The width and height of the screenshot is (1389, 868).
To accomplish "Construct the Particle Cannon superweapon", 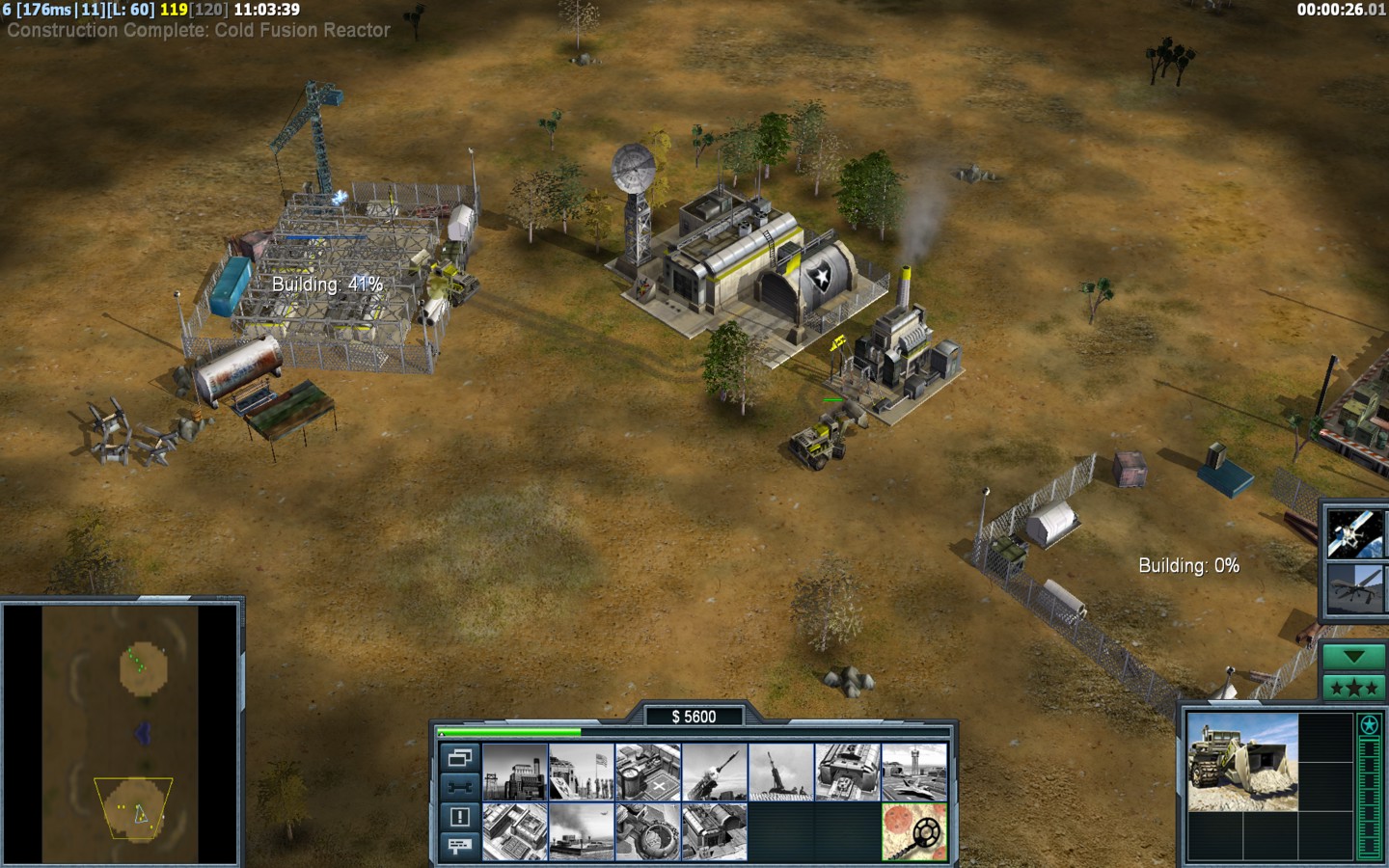I will tap(648, 831).
